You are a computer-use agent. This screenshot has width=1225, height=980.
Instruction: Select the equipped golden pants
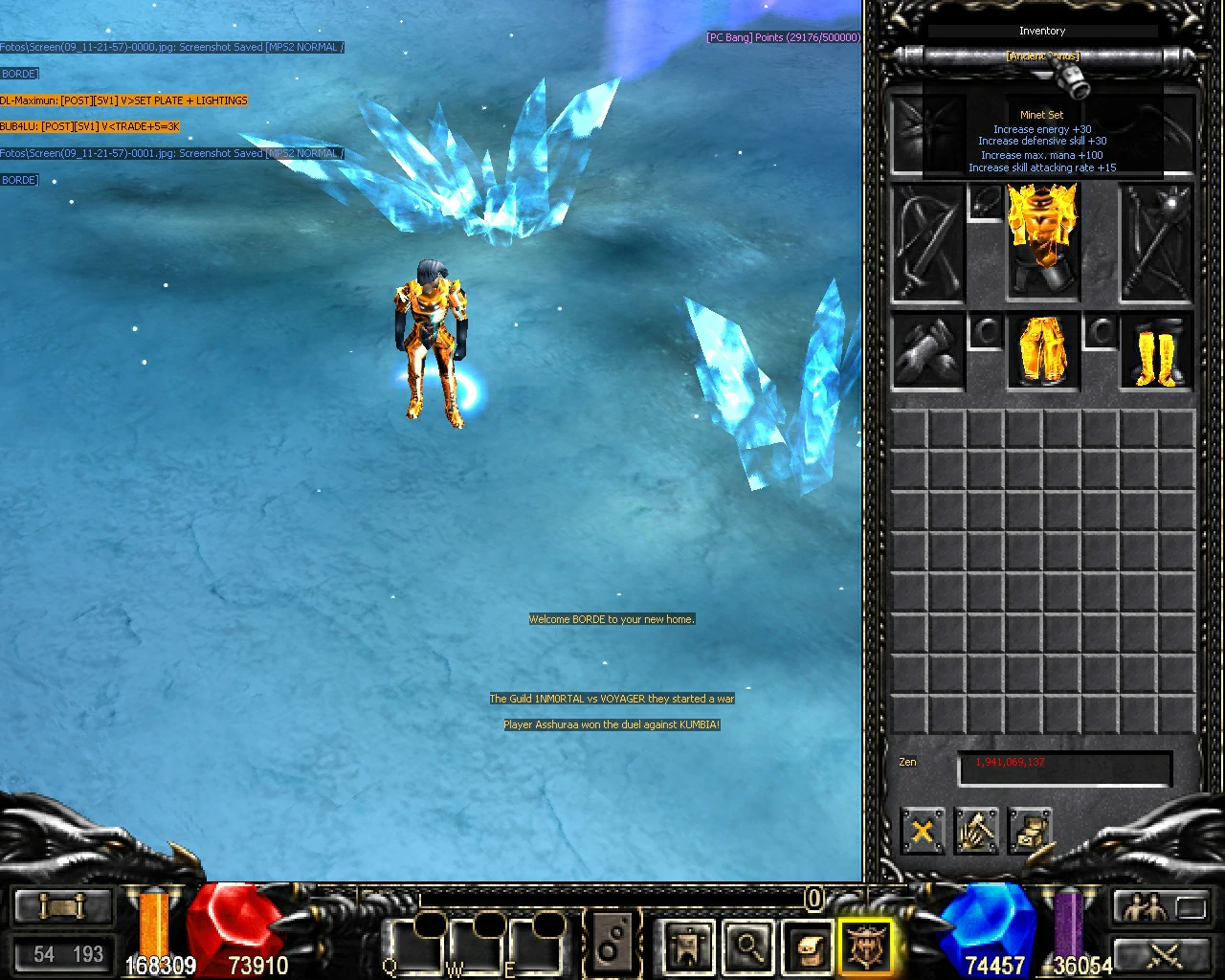tap(1042, 352)
